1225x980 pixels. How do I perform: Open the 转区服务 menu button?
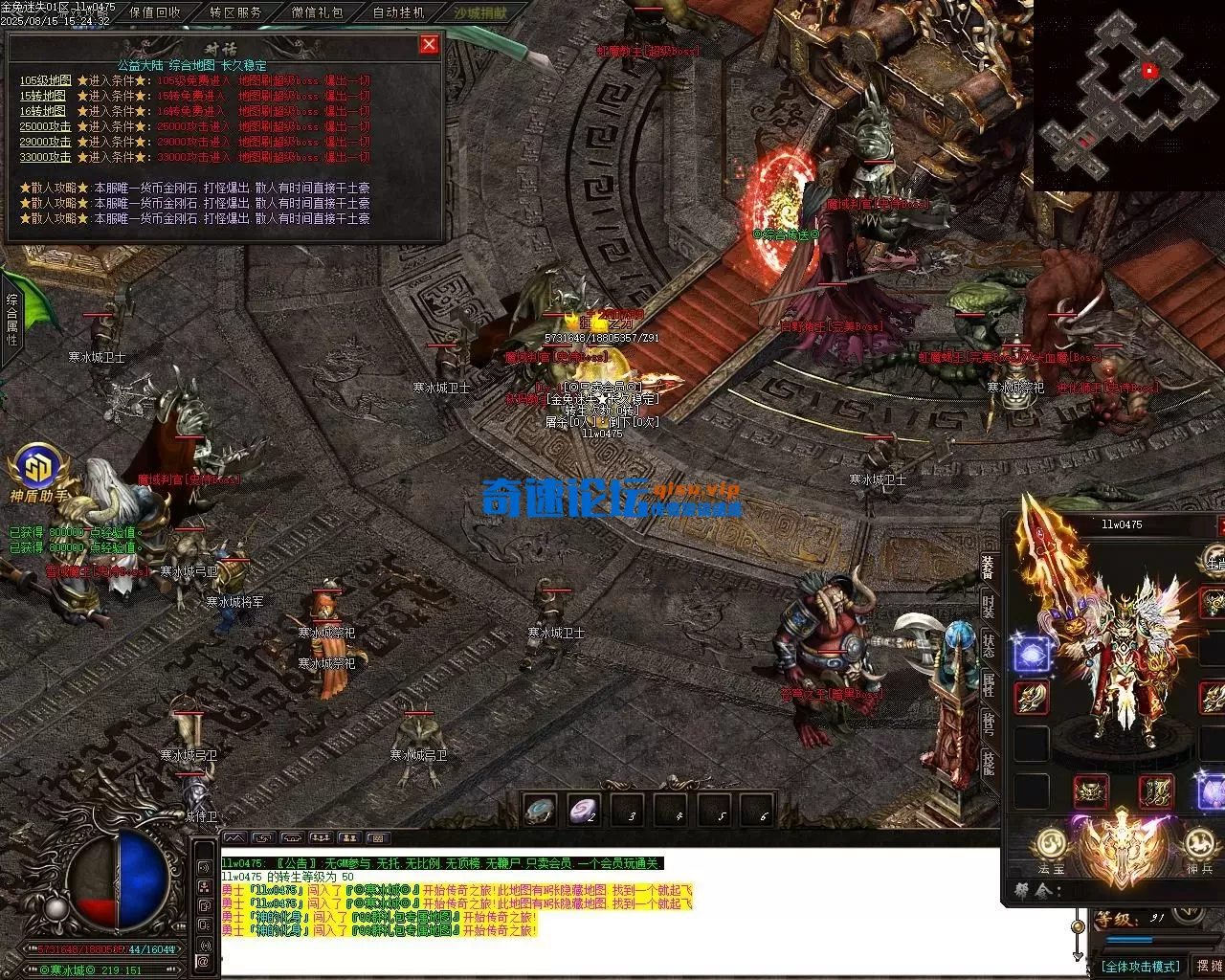coord(235,12)
